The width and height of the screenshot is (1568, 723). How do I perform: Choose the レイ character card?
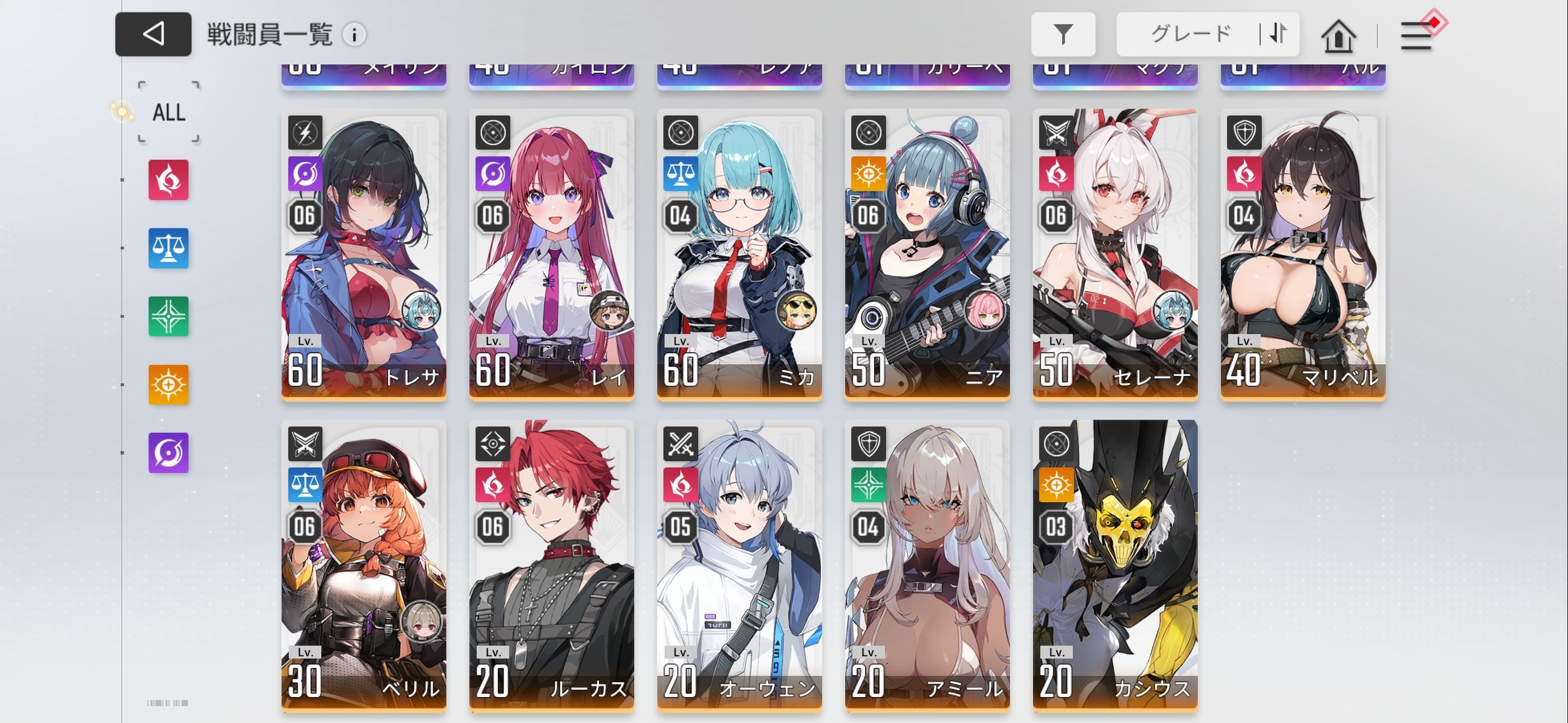(x=551, y=254)
